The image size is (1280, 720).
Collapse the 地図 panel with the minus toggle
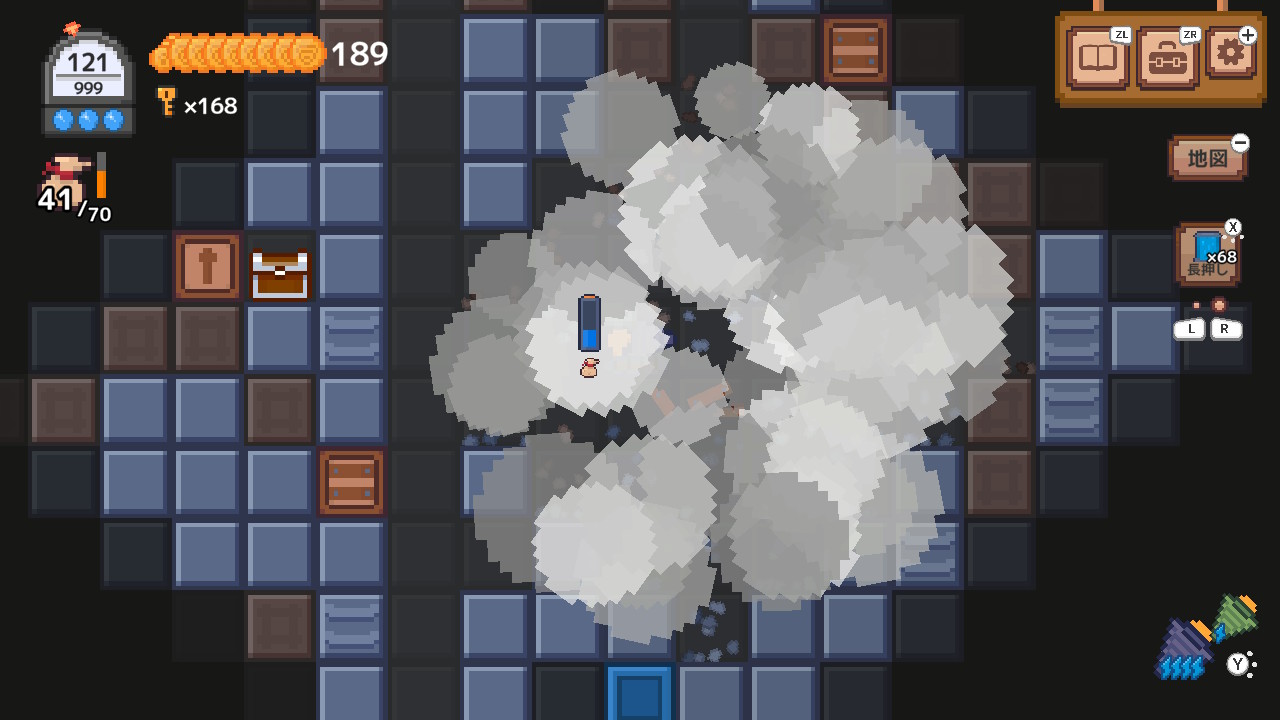[1239, 144]
